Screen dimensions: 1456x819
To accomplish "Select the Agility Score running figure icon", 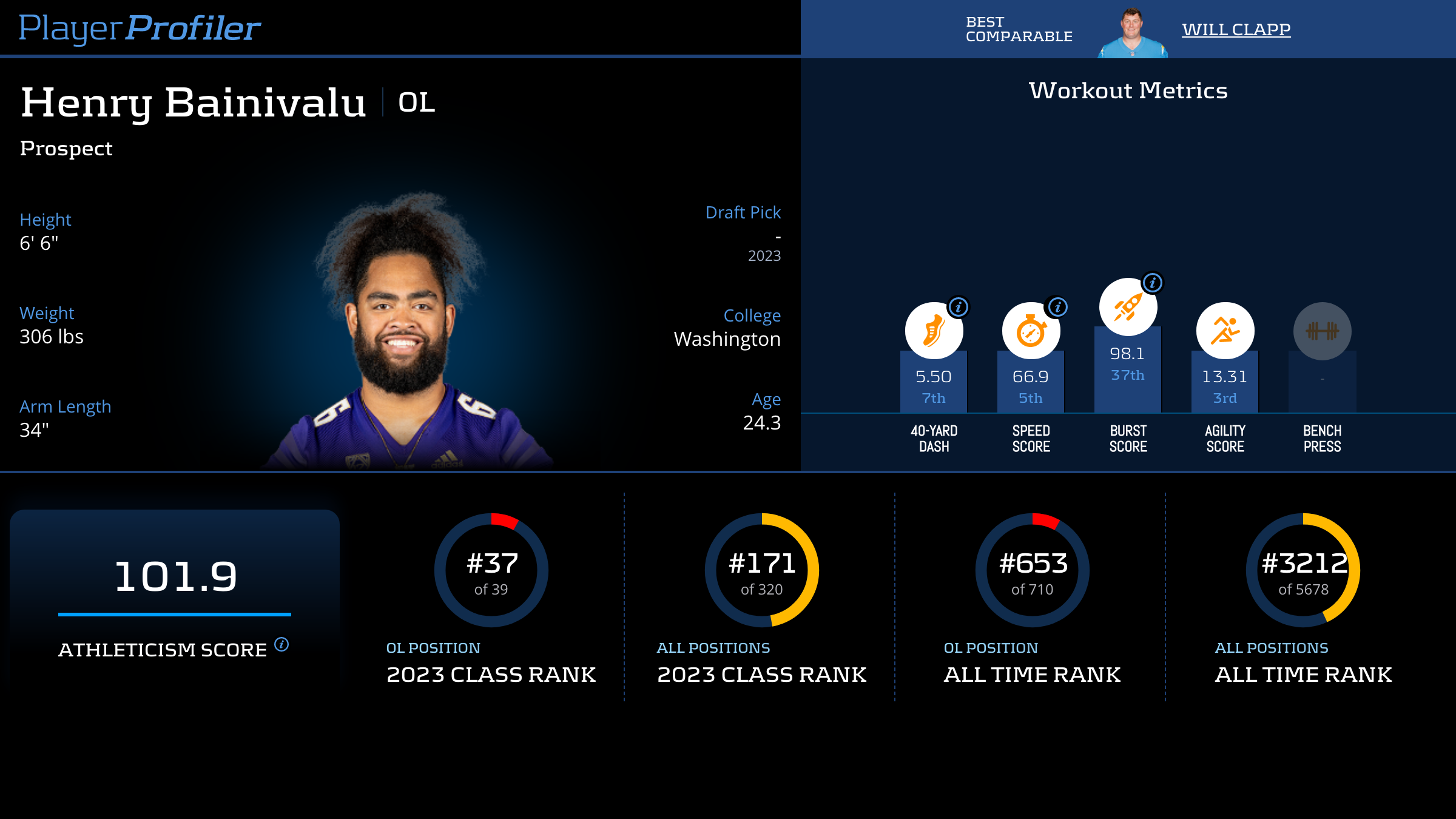I will tap(1225, 331).
